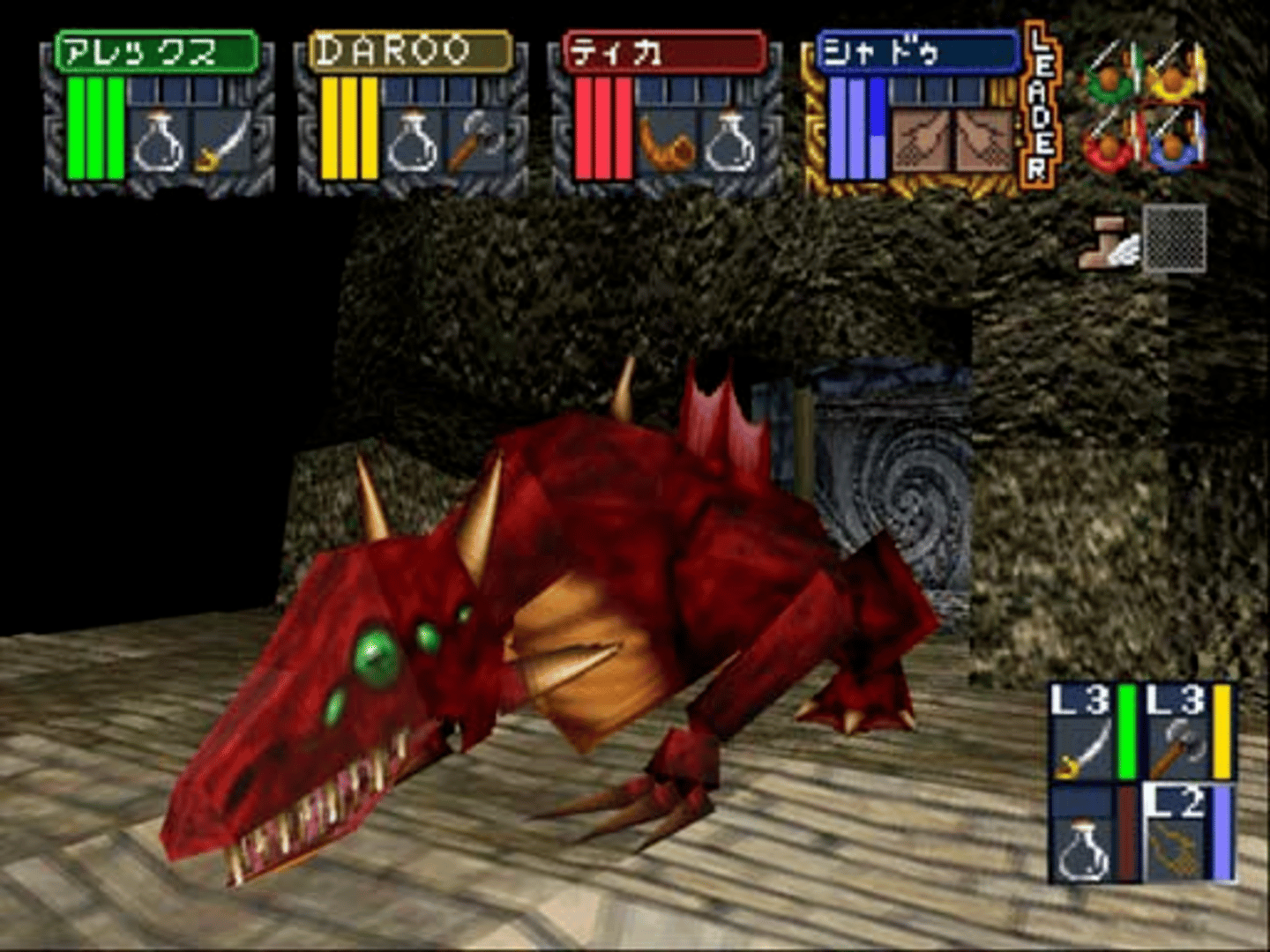Click the winged boot icon
Viewport: 1270px width, 952px height.
pyautogui.click(x=1108, y=242)
